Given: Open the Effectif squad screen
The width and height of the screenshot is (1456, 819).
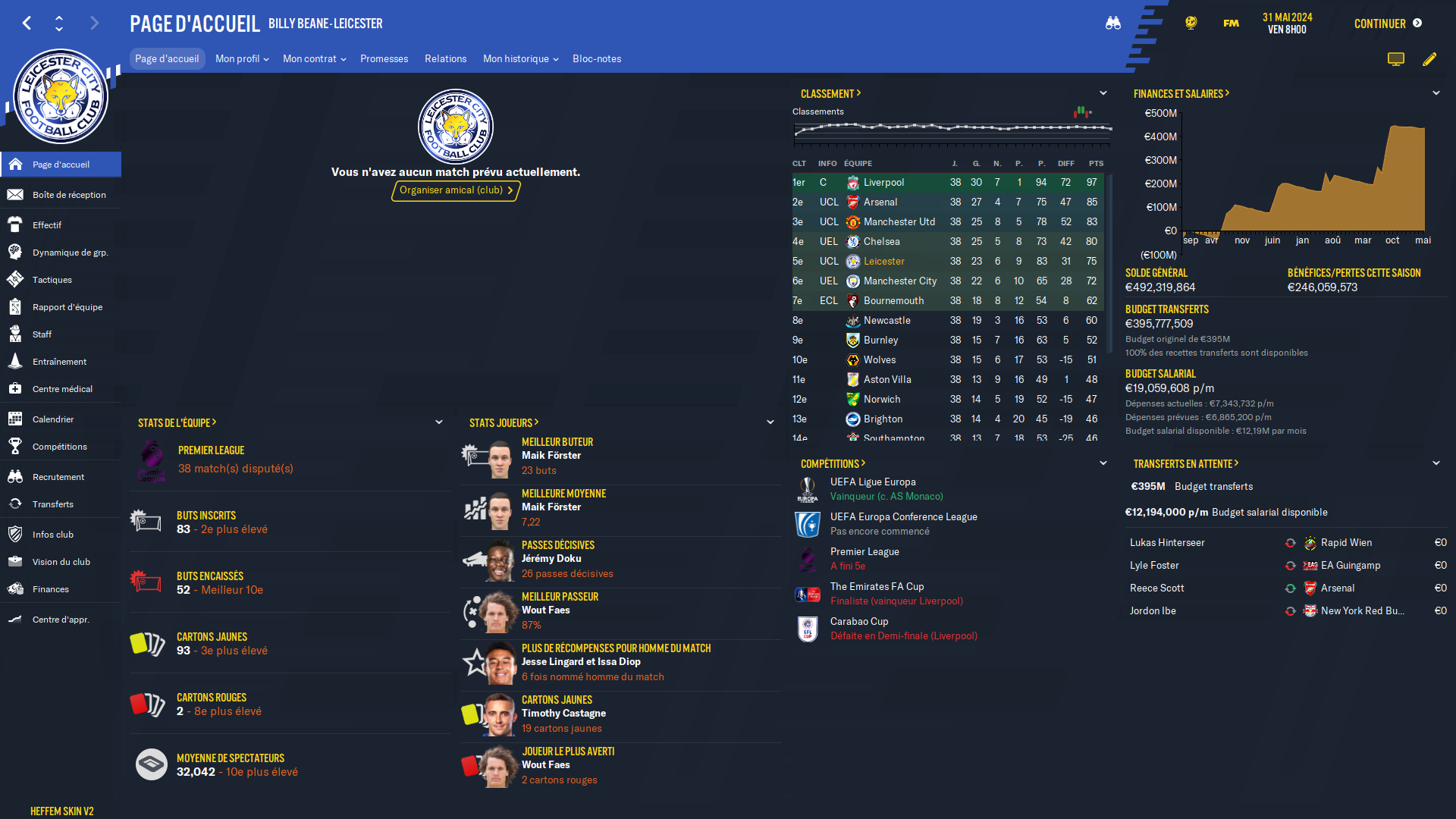Looking at the screenshot, I should pyautogui.click(x=47, y=225).
